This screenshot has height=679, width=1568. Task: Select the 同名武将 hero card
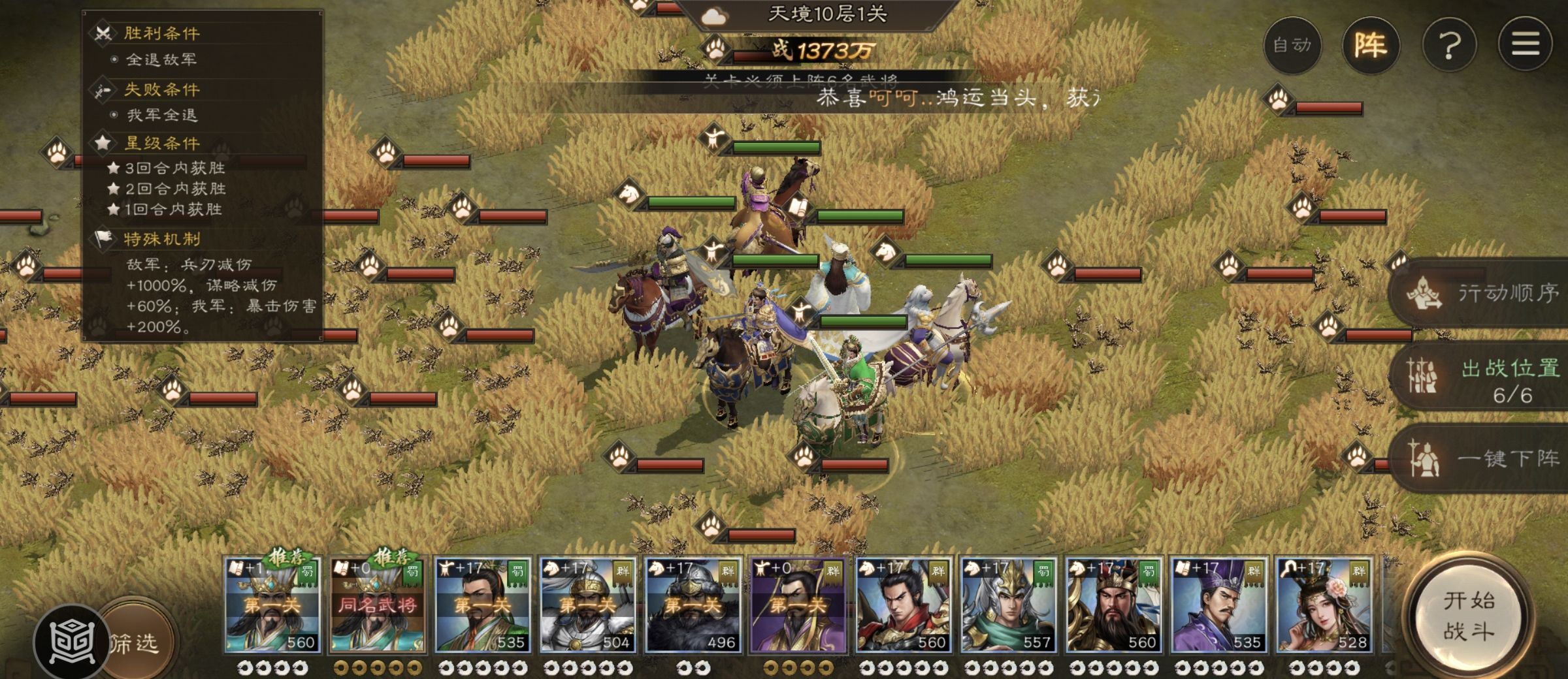(377, 605)
